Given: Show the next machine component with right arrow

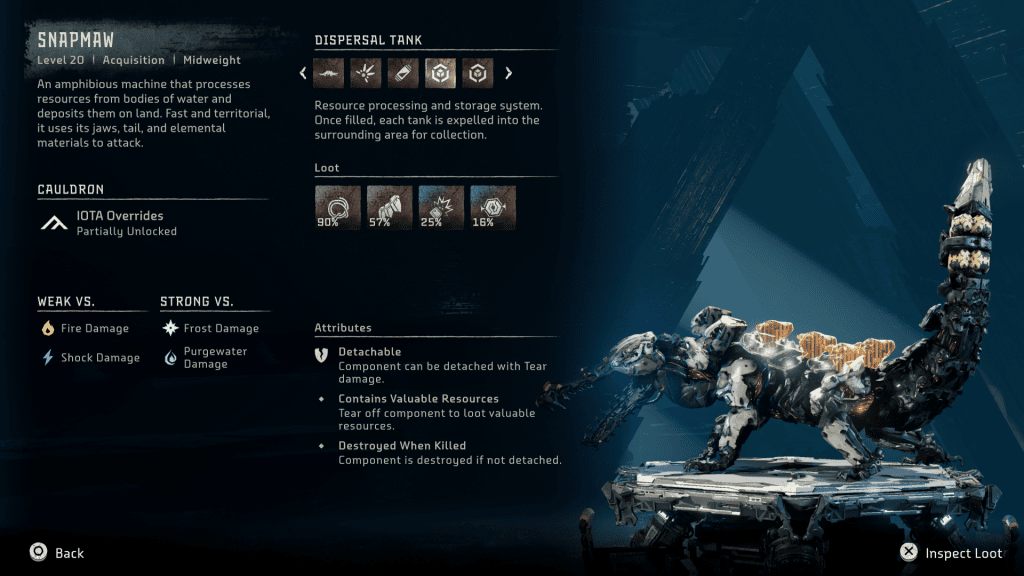Looking at the screenshot, I should pos(508,73).
